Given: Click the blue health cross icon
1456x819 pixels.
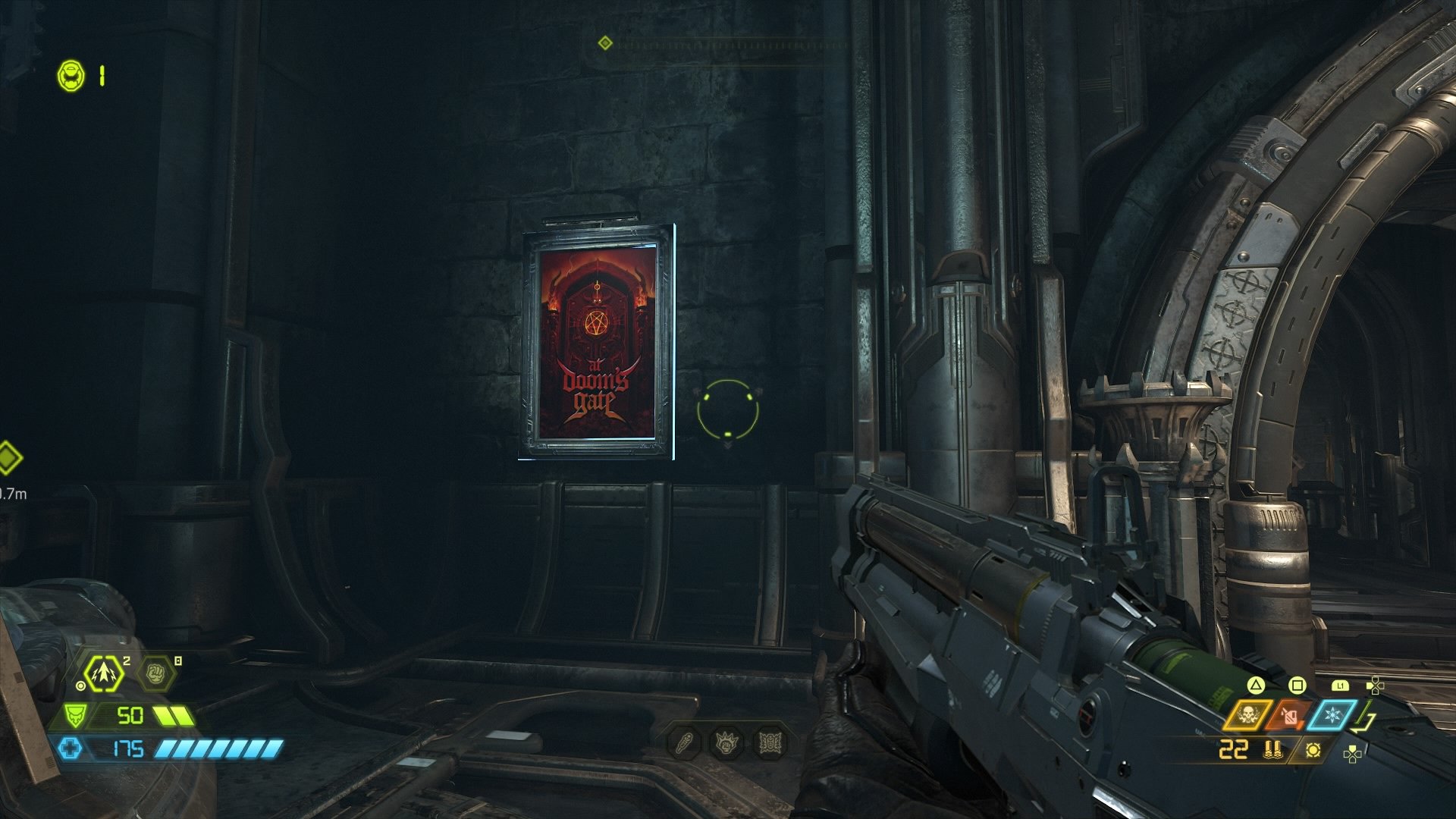Looking at the screenshot, I should click(70, 749).
